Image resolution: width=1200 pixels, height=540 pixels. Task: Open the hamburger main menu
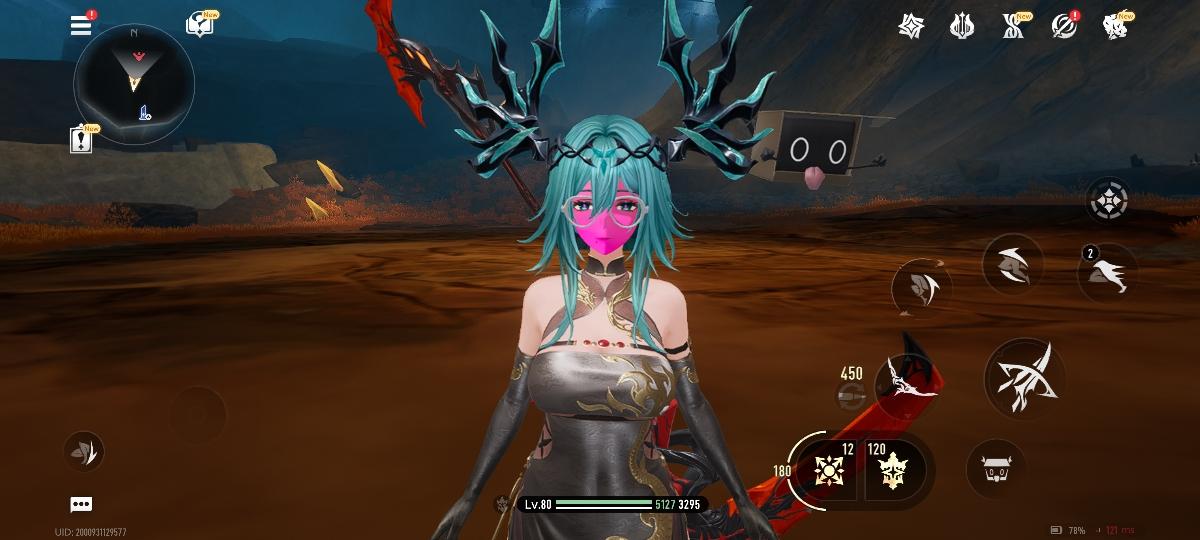pos(81,25)
